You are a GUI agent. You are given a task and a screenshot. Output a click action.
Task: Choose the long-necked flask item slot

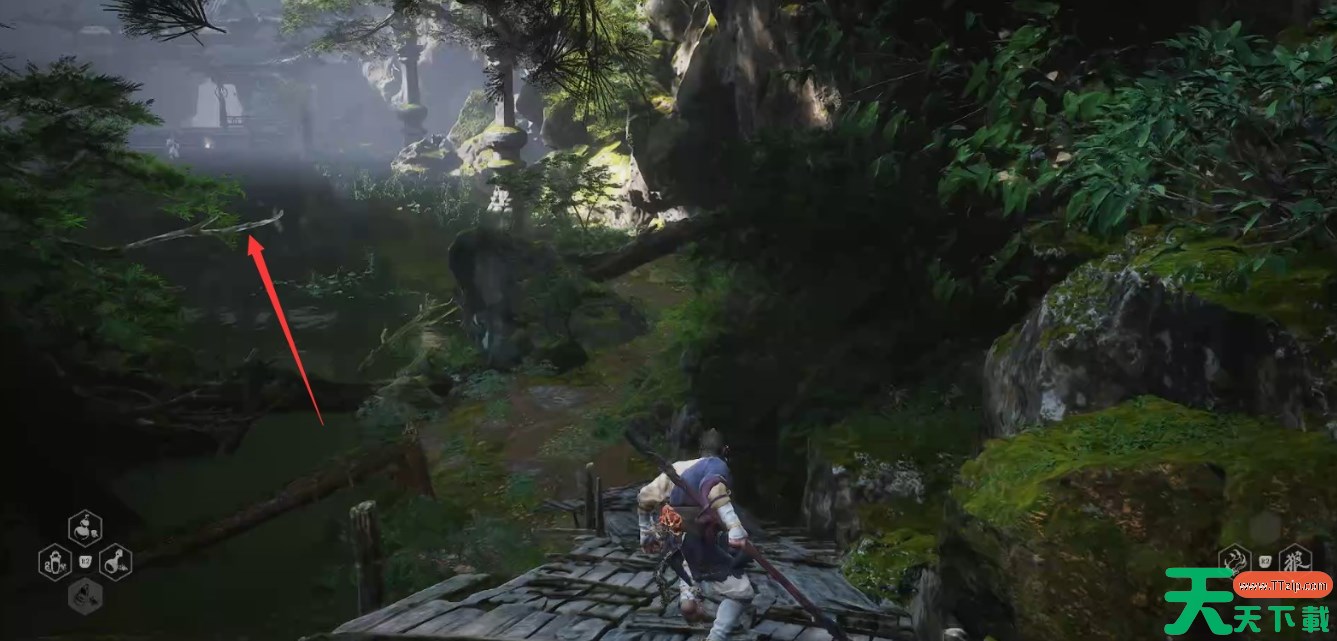pyautogui.click(x=115, y=562)
